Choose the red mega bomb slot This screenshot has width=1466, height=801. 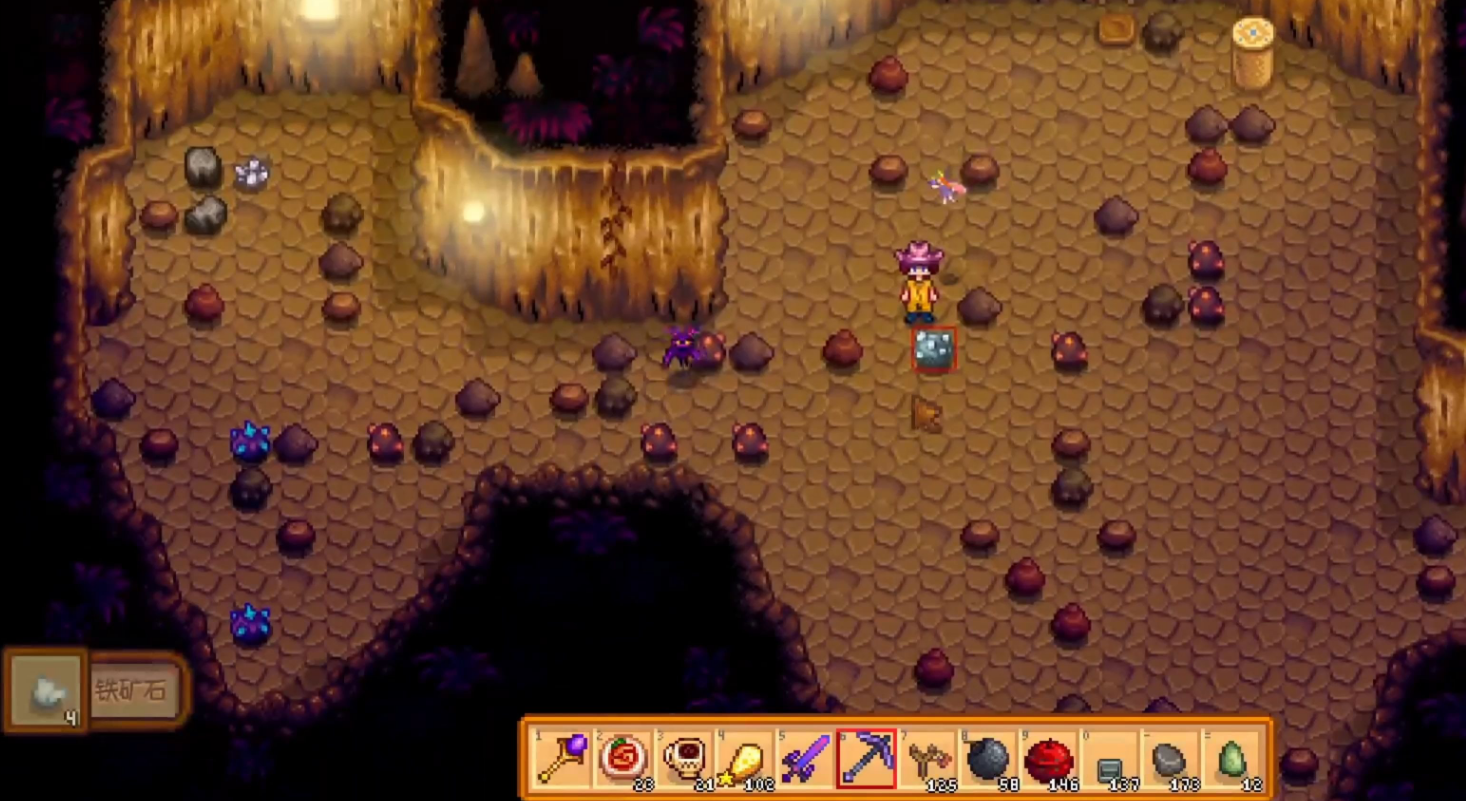[1049, 759]
